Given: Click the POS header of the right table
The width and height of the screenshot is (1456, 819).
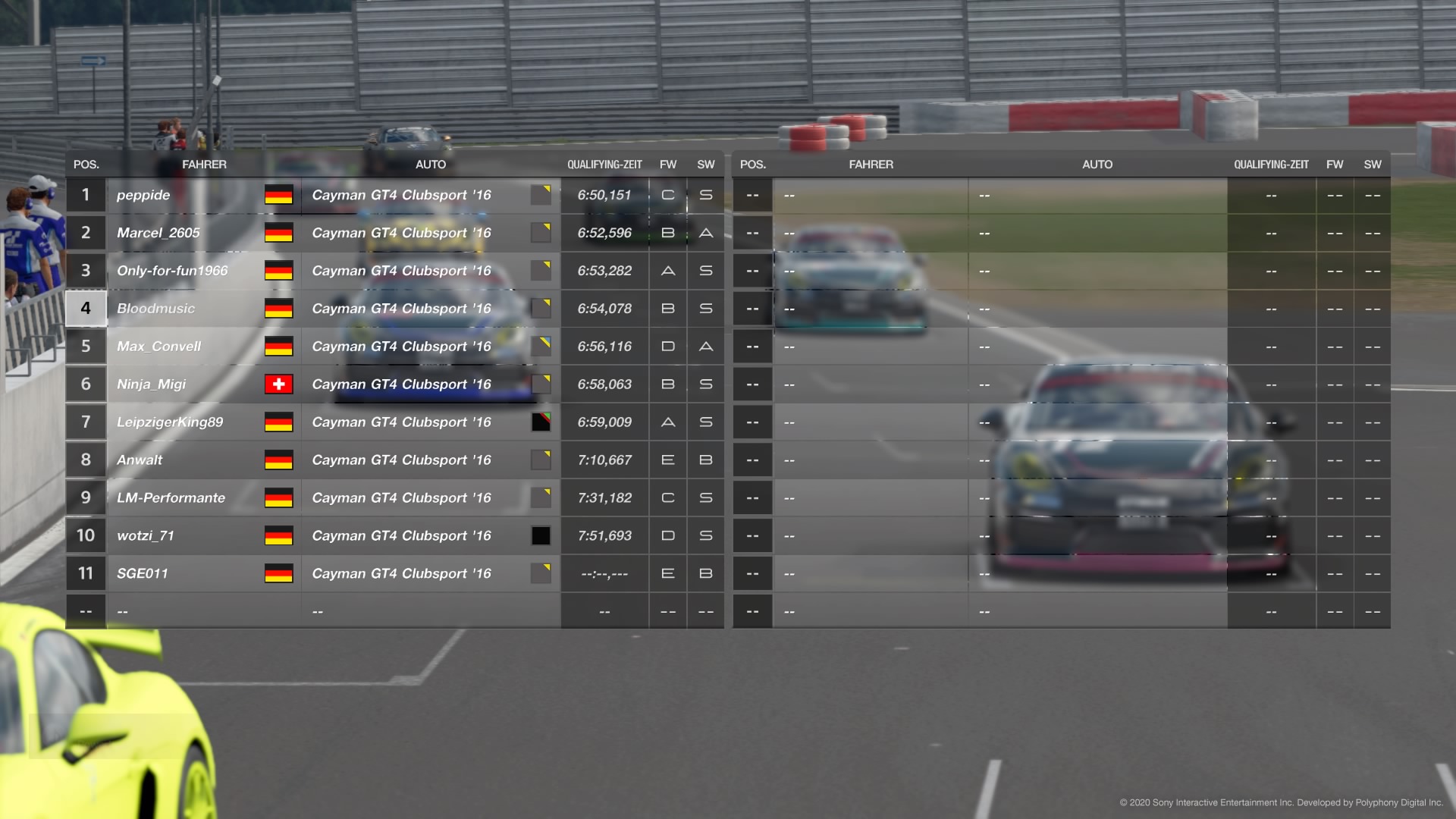Looking at the screenshot, I should coord(753,164).
